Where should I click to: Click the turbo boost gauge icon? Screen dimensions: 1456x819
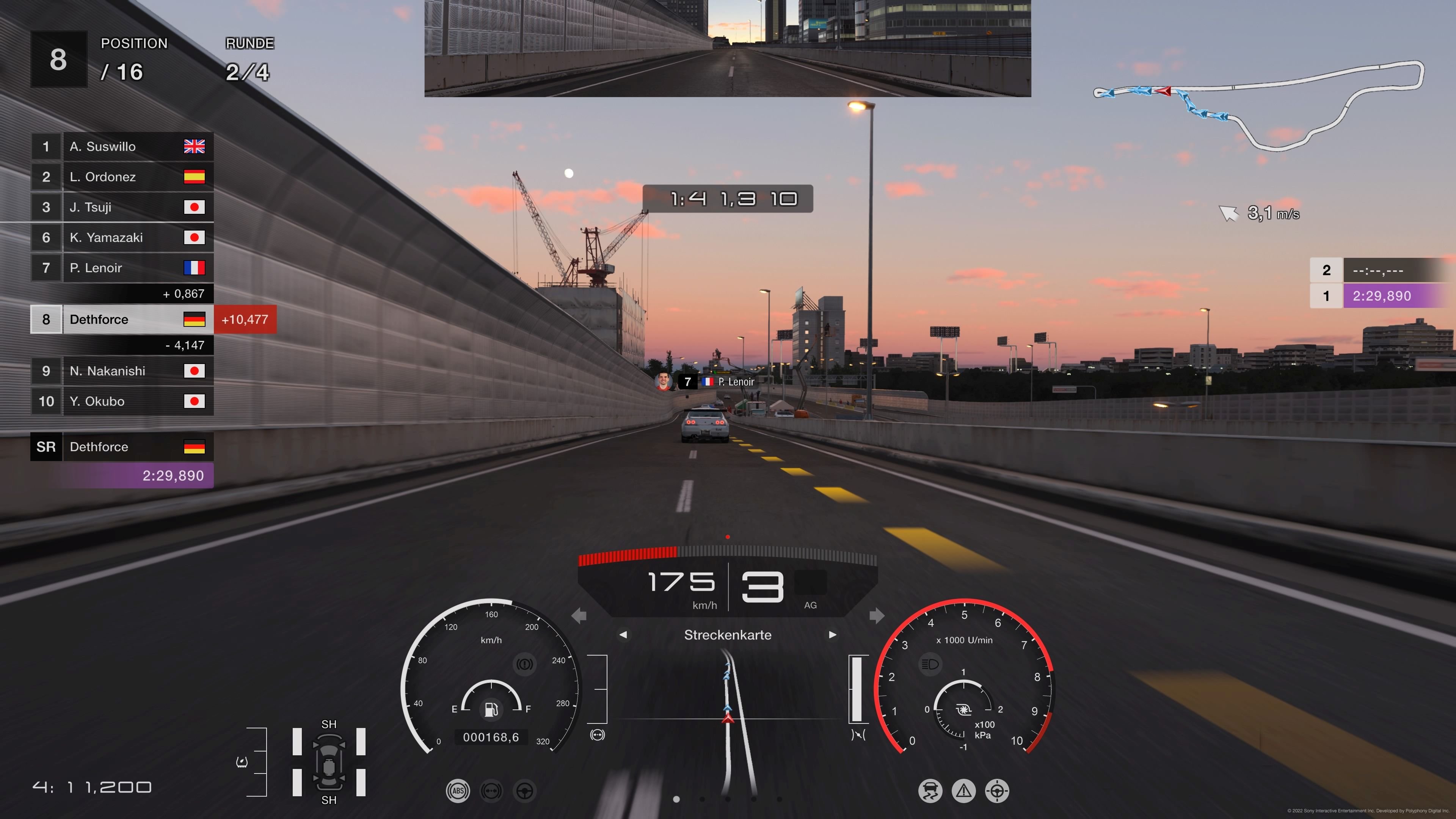pos(964,709)
